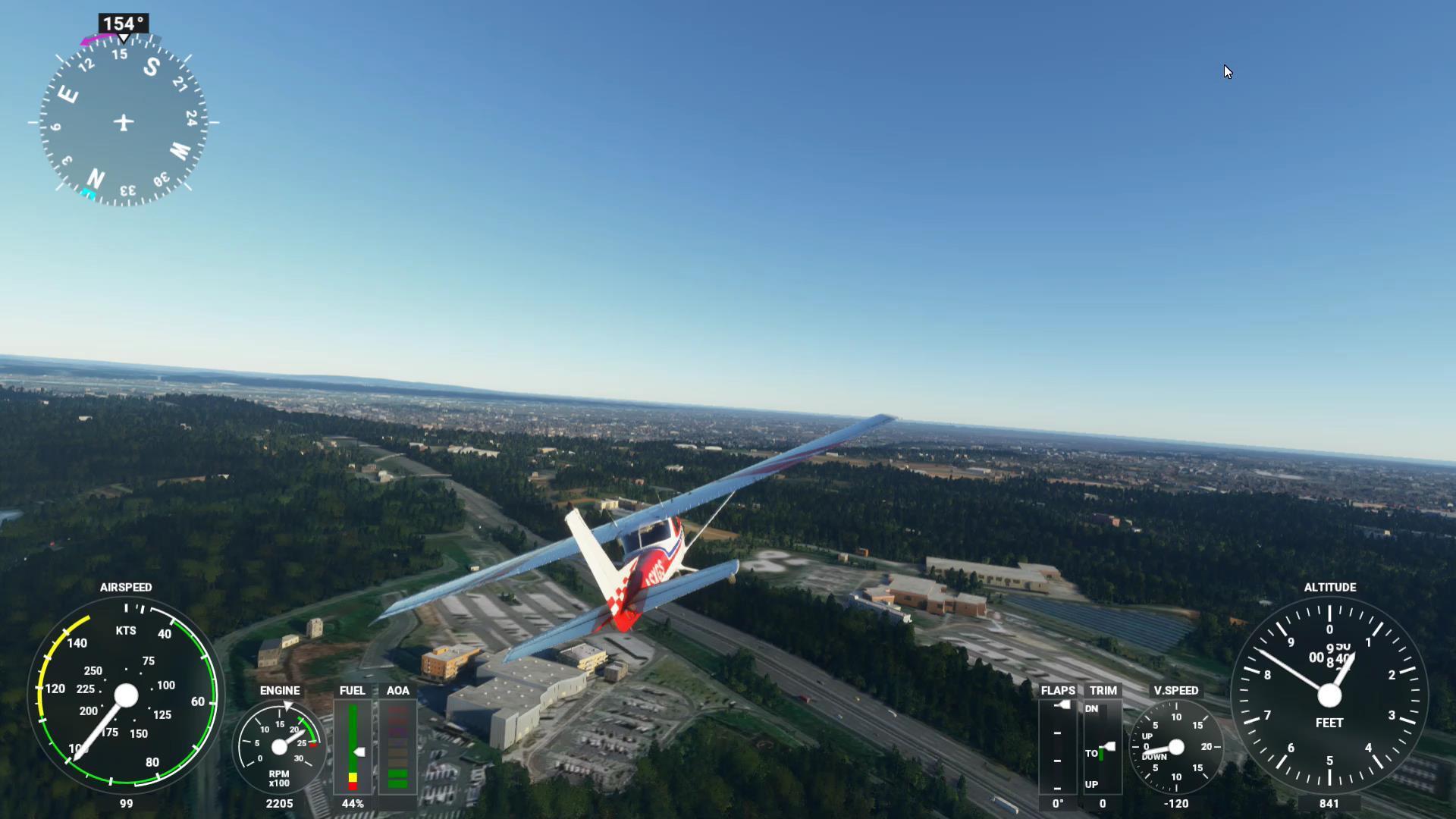Select the vertical speed gauge

coord(1175,747)
